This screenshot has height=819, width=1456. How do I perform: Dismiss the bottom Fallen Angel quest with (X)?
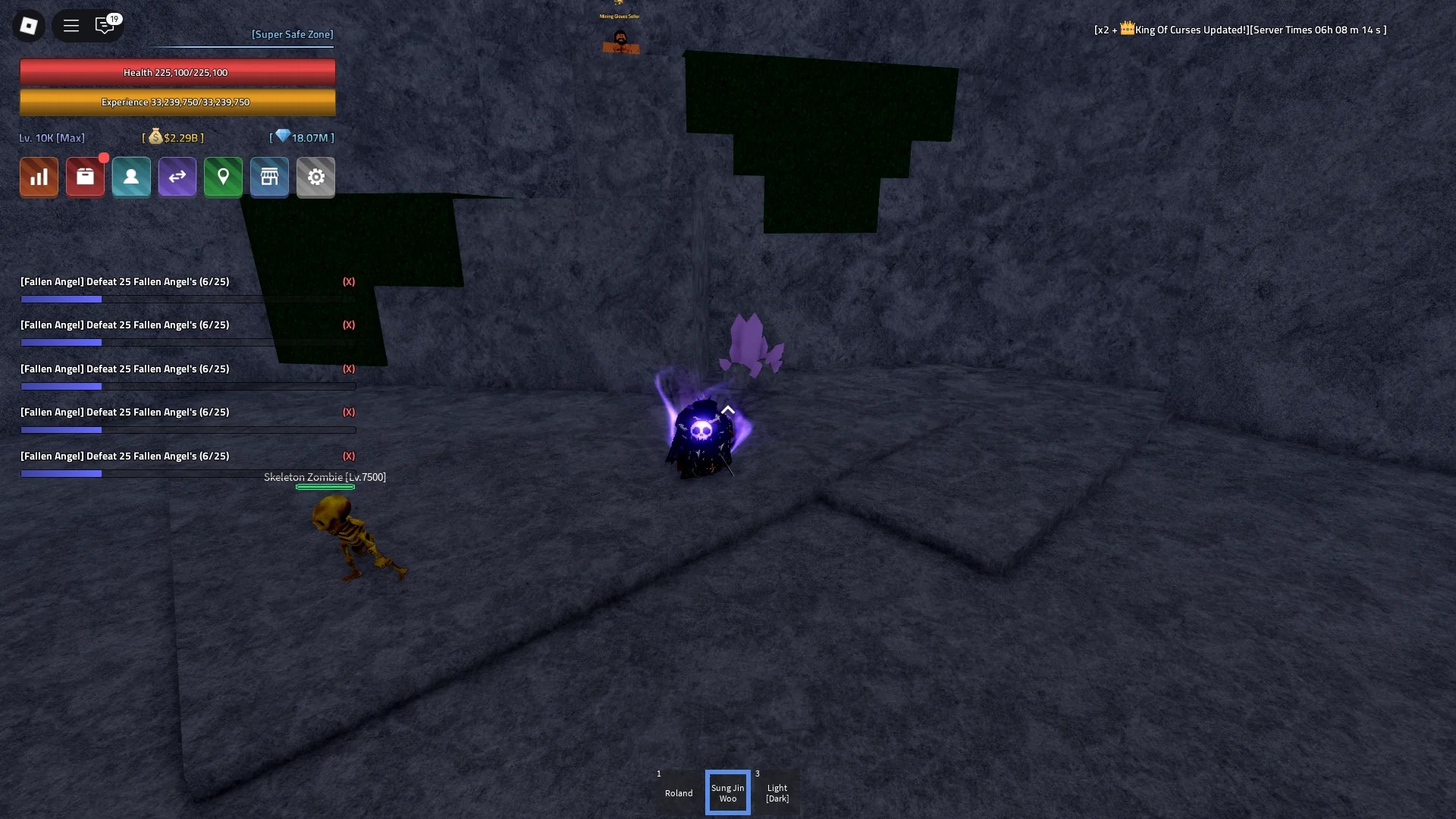(x=349, y=456)
